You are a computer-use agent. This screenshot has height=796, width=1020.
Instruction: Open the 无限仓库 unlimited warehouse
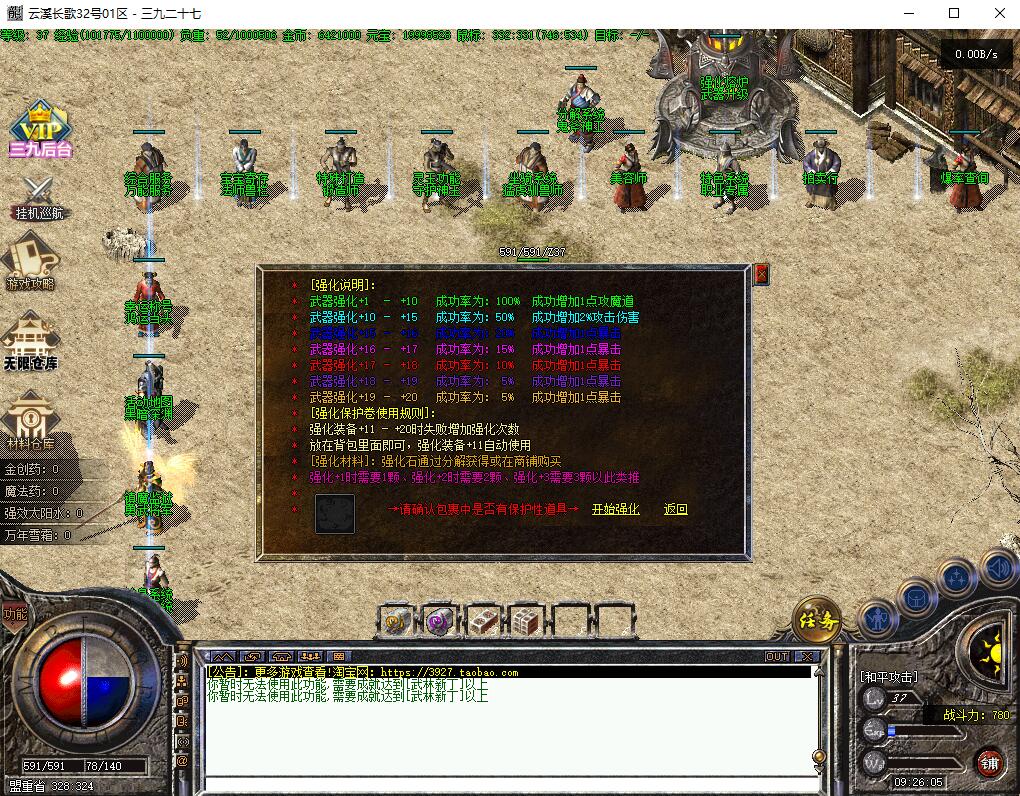[x=31, y=340]
